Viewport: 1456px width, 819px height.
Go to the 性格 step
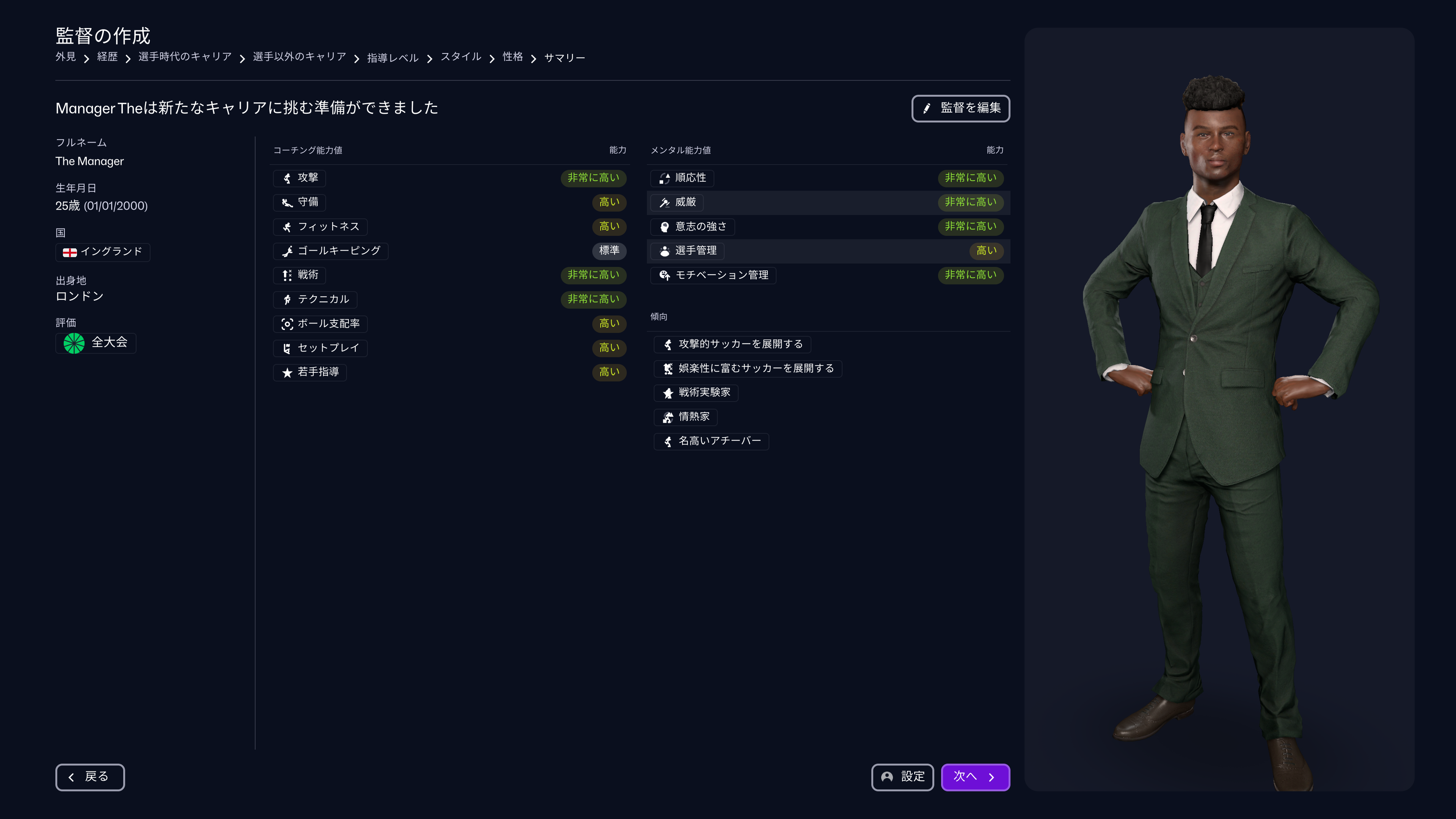pyautogui.click(x=512, y=57)
